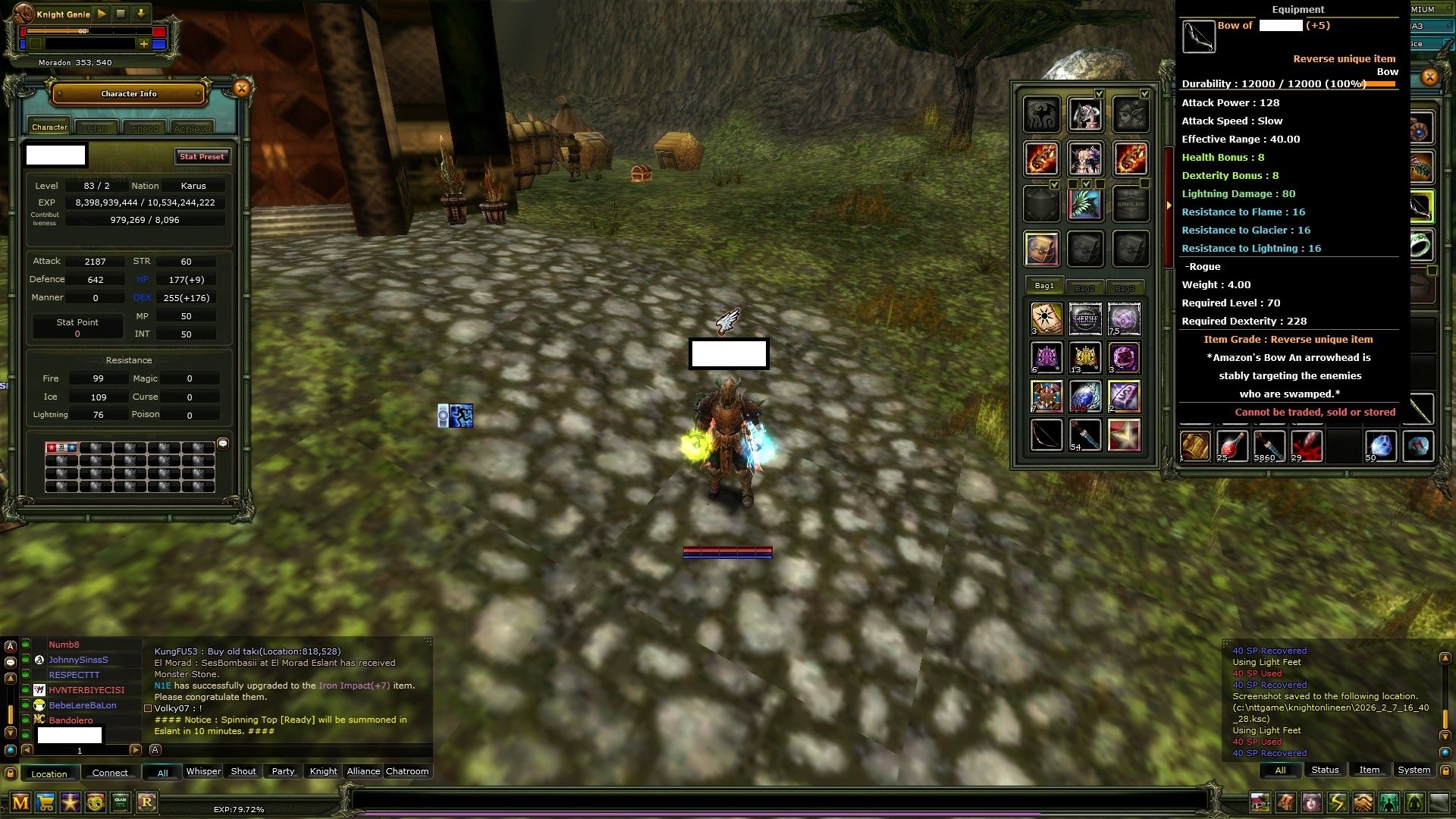Open the town home icon near bottom right
This screenshot has height=819, width=1456.
point(1260,802)
